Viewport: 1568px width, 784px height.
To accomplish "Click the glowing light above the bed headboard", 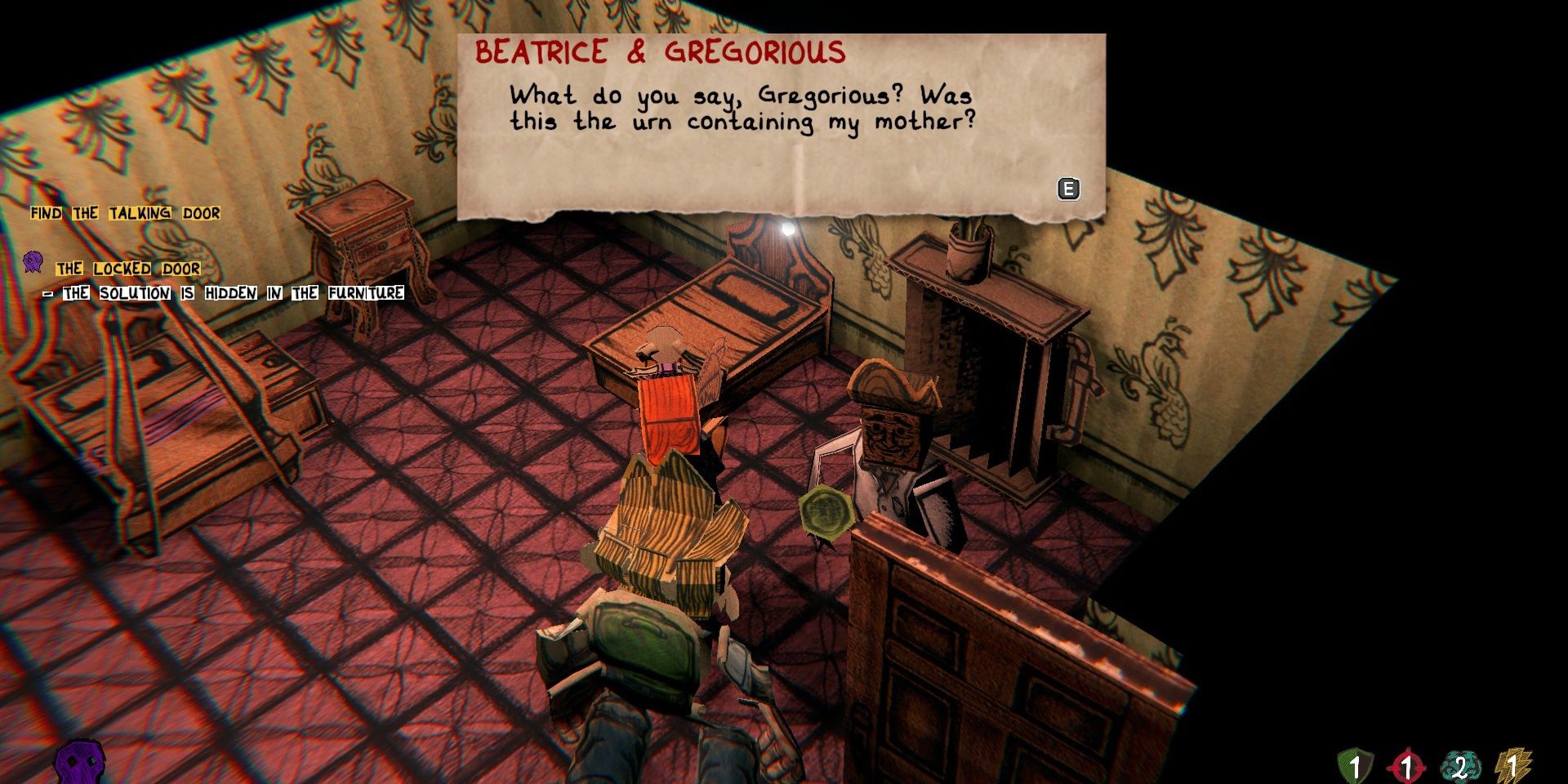I will [786, 228].
